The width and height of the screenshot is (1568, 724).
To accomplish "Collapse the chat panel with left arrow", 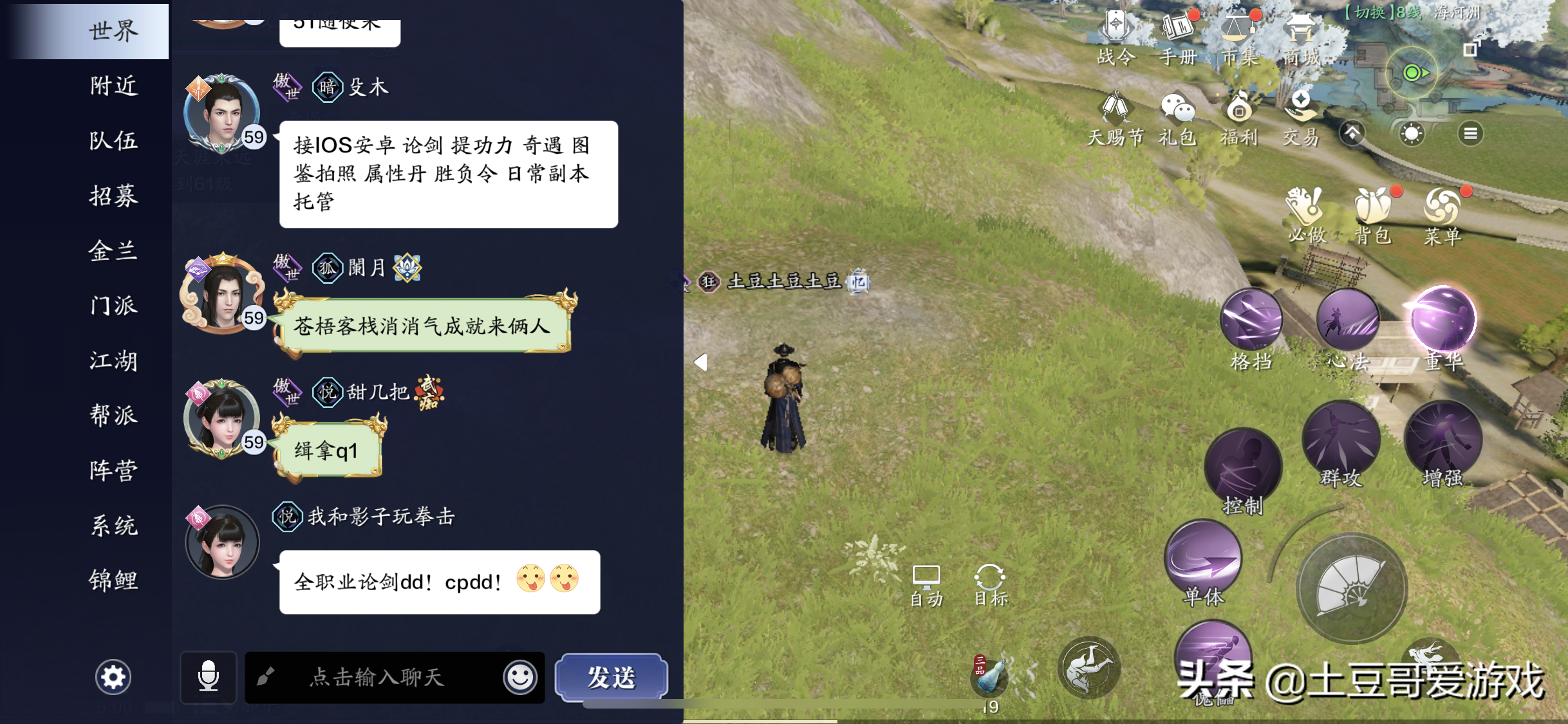I will [x=700, y=362].
